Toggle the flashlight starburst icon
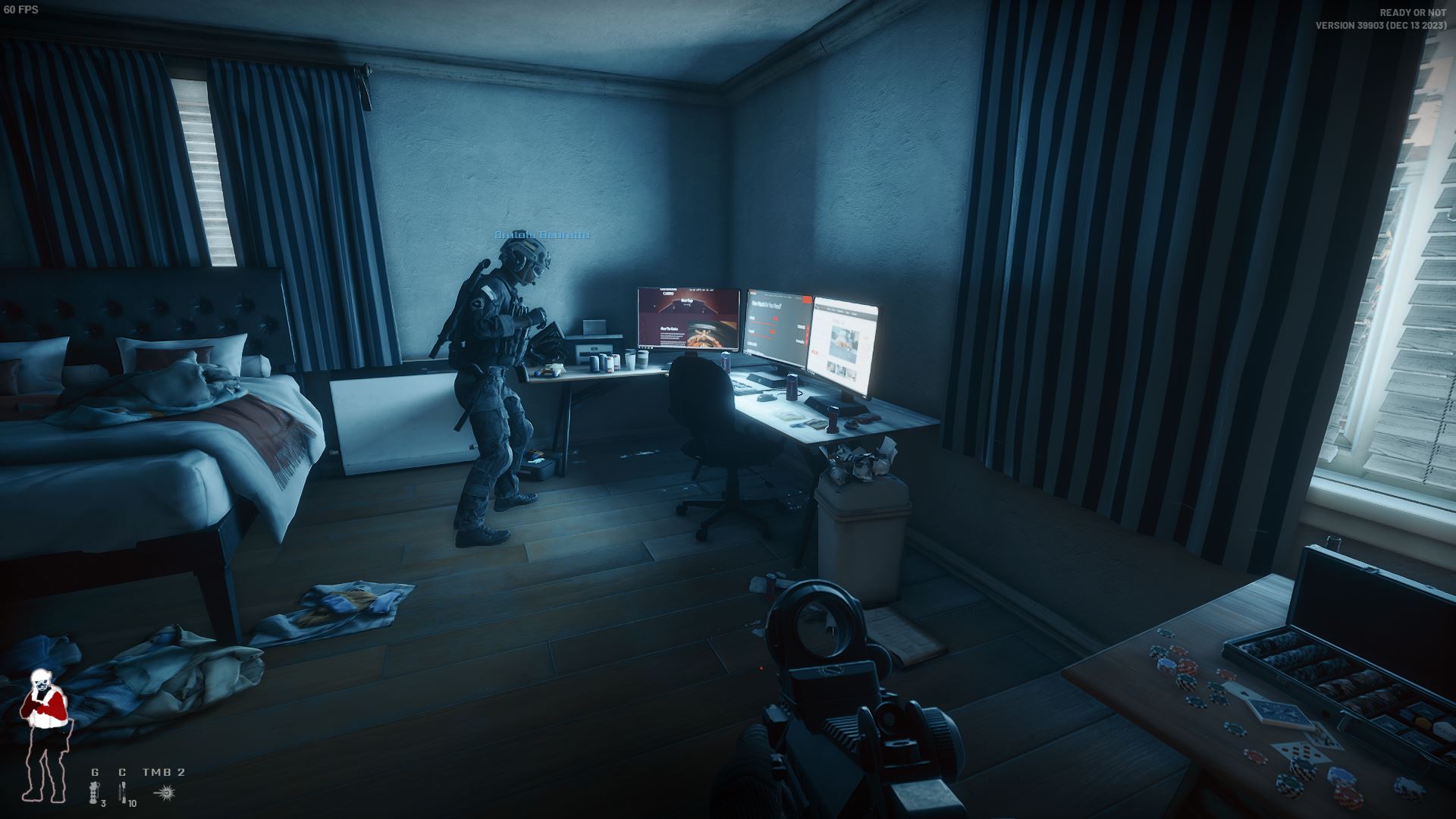 (164, 792)
